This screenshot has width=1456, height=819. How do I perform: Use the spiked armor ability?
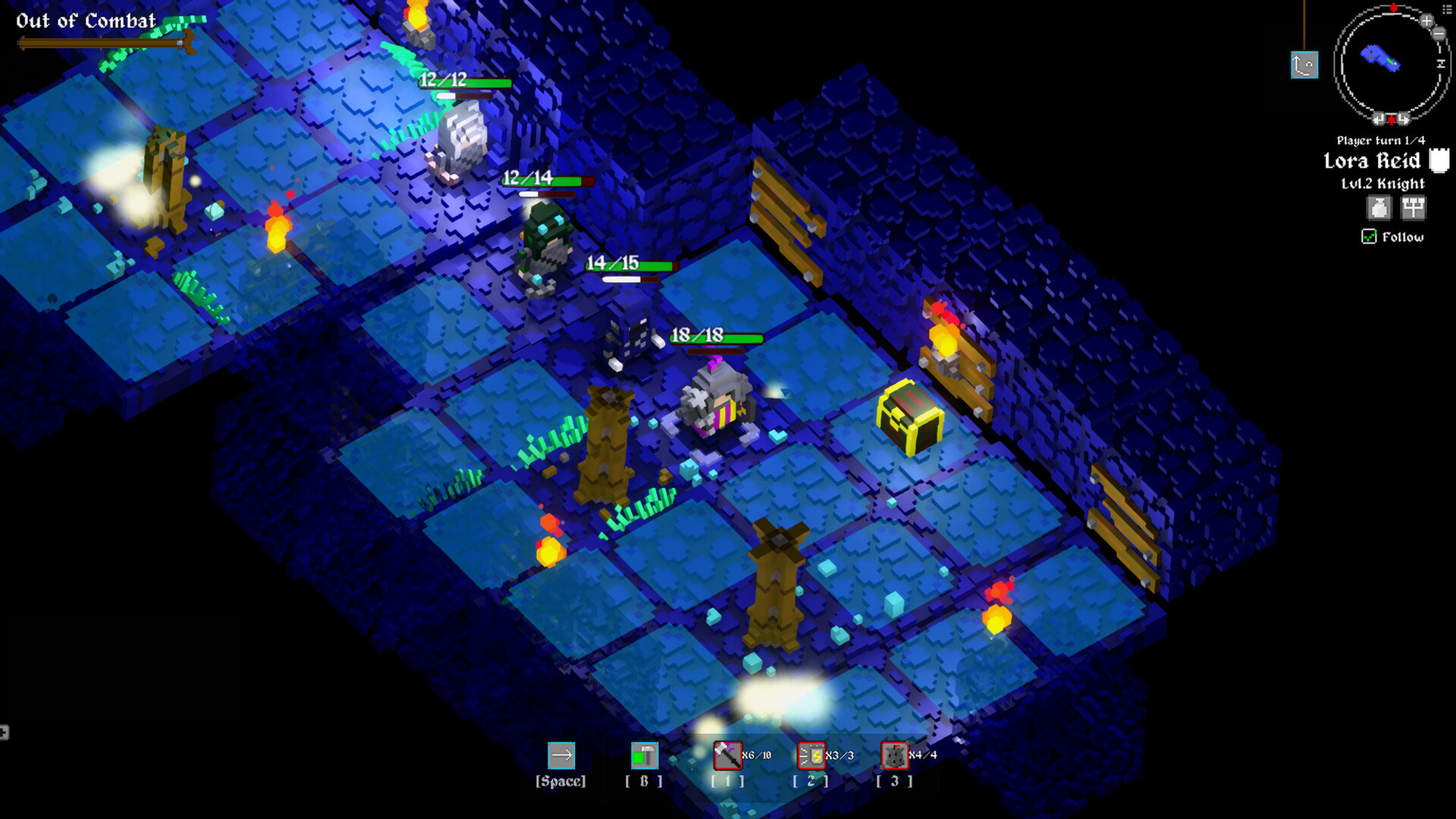tap(894, 755)
